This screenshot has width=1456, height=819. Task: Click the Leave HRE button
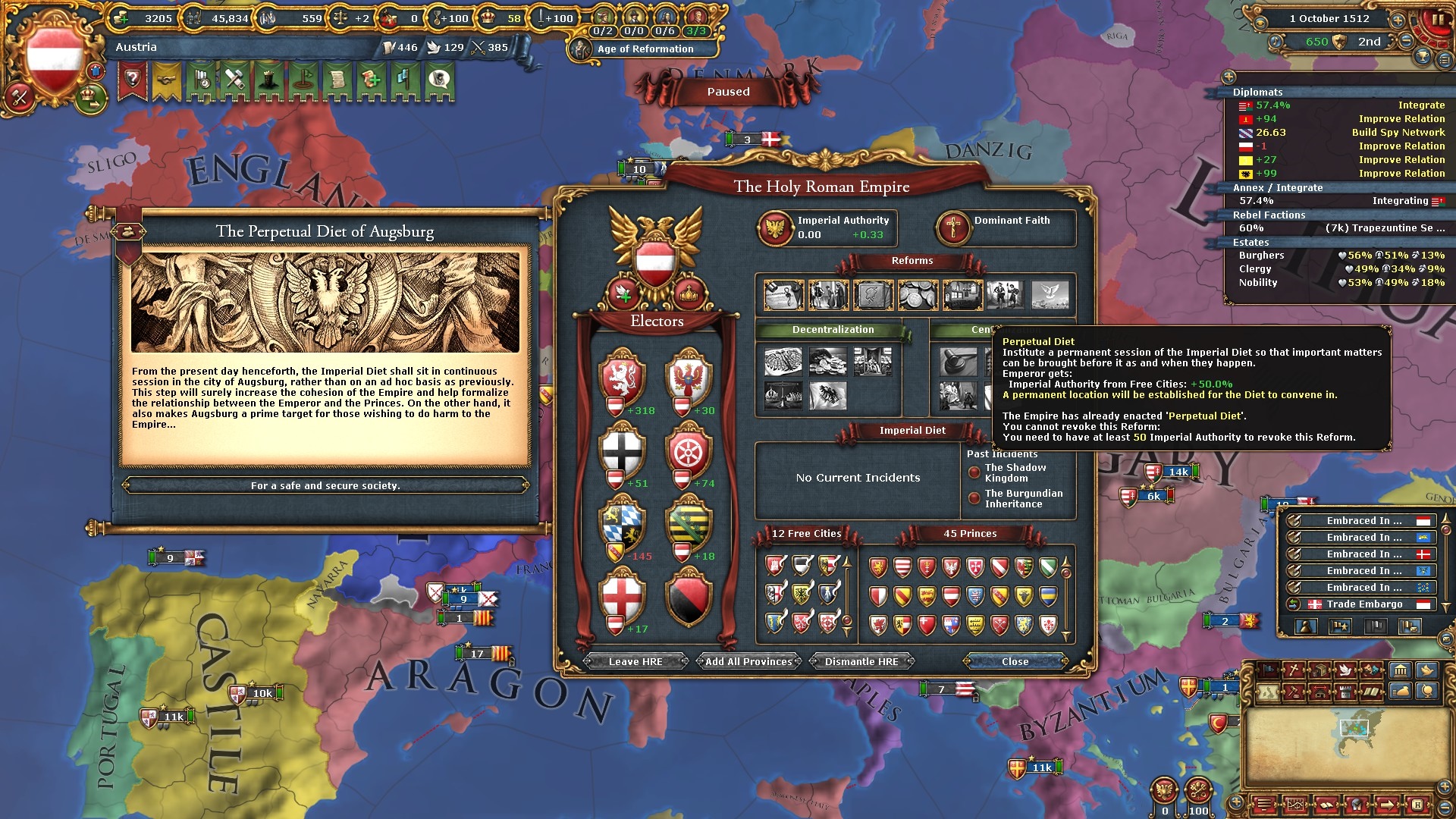pyautogui.click(x=635, y=661)
